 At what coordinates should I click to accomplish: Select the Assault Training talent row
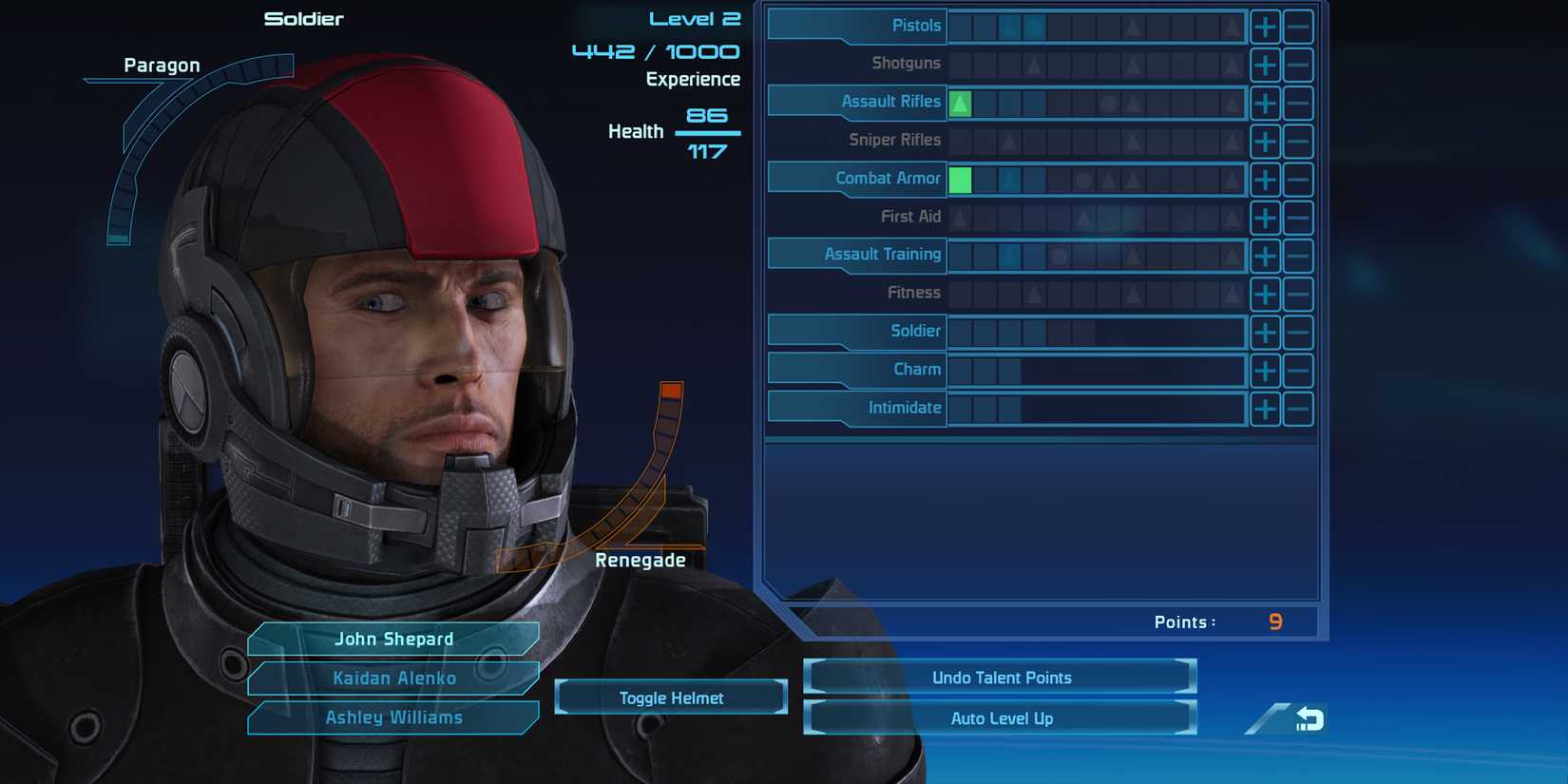tap(882, 255)
